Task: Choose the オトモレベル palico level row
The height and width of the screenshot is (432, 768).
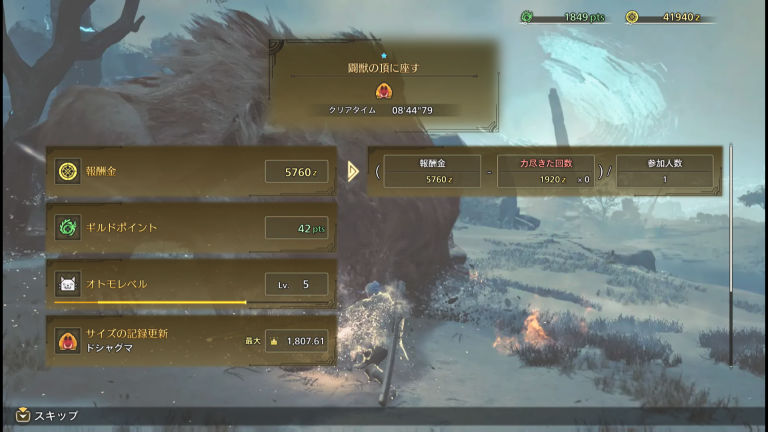Action: (191, 284)
